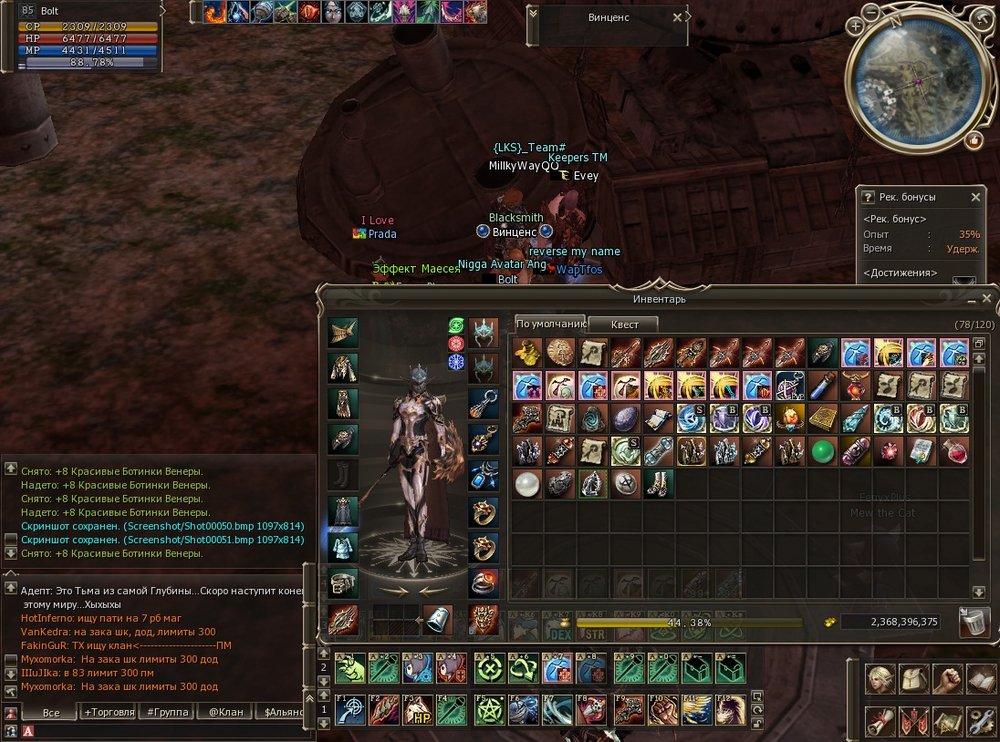Screen dimensions: 1000x742
Task: Pick the boots item in inventory
Action: pyautogui.click(x=658, y=484)
